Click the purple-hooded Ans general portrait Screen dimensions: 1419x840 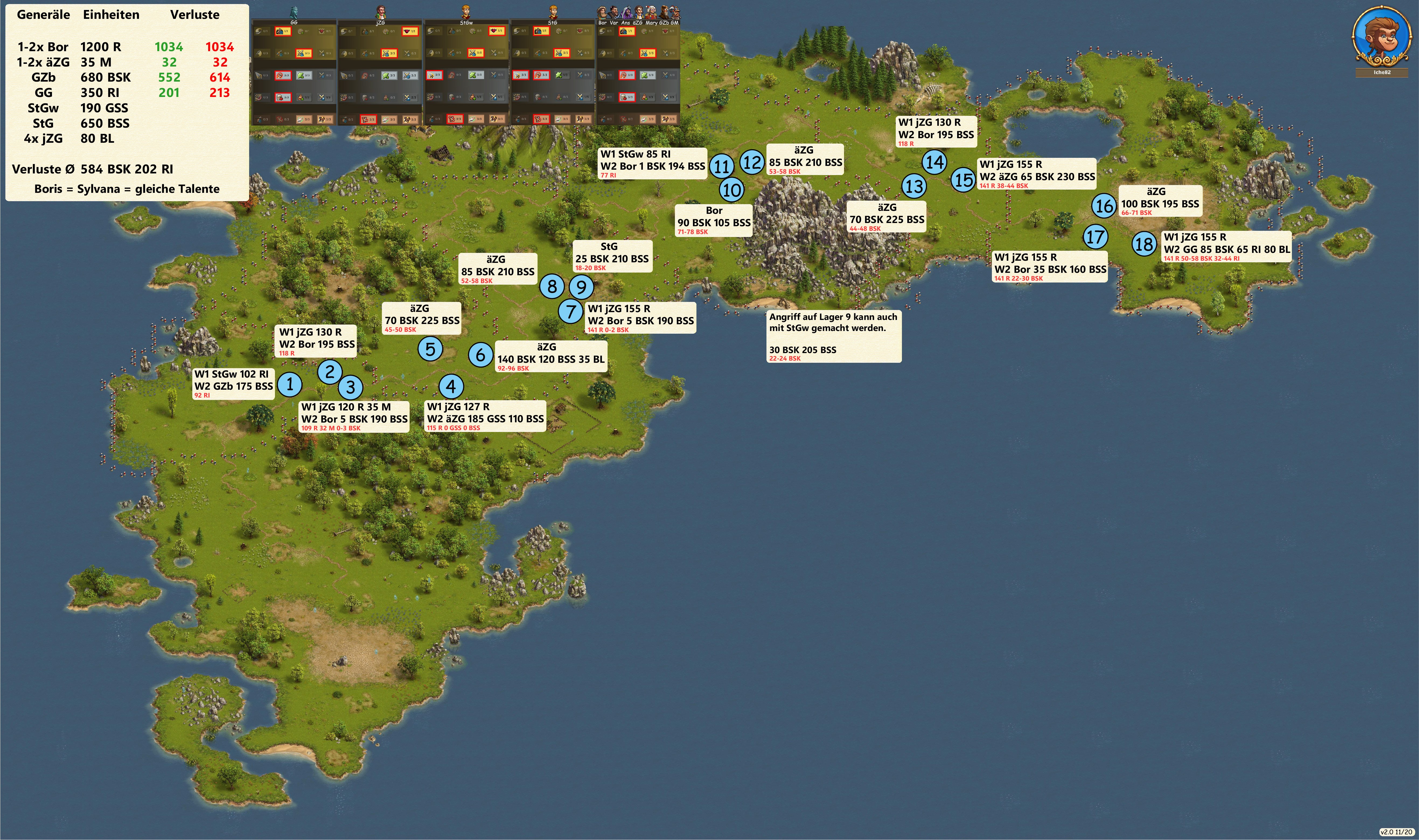(627, 12)
